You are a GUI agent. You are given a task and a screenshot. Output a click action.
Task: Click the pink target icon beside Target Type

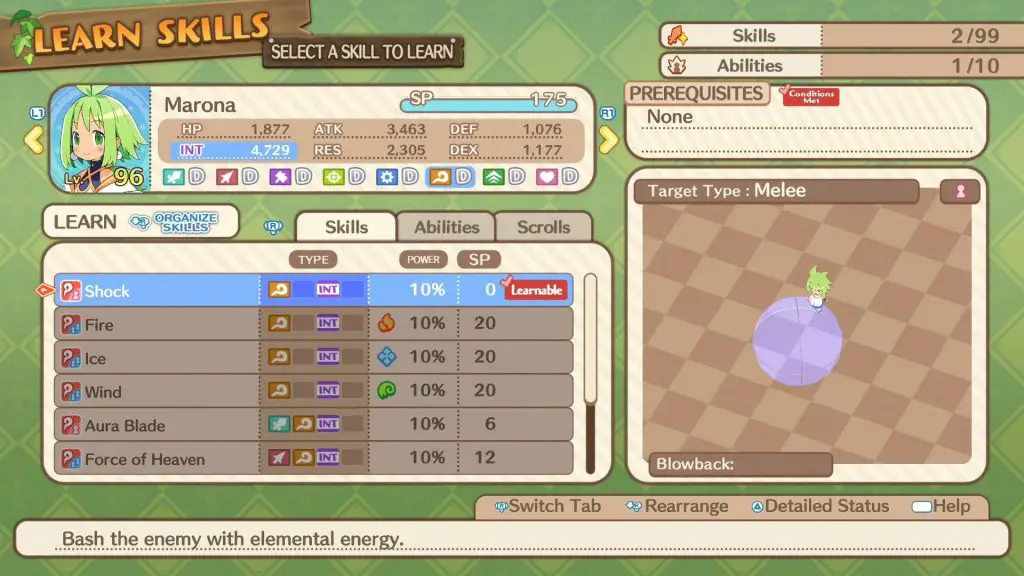point(960,192)
